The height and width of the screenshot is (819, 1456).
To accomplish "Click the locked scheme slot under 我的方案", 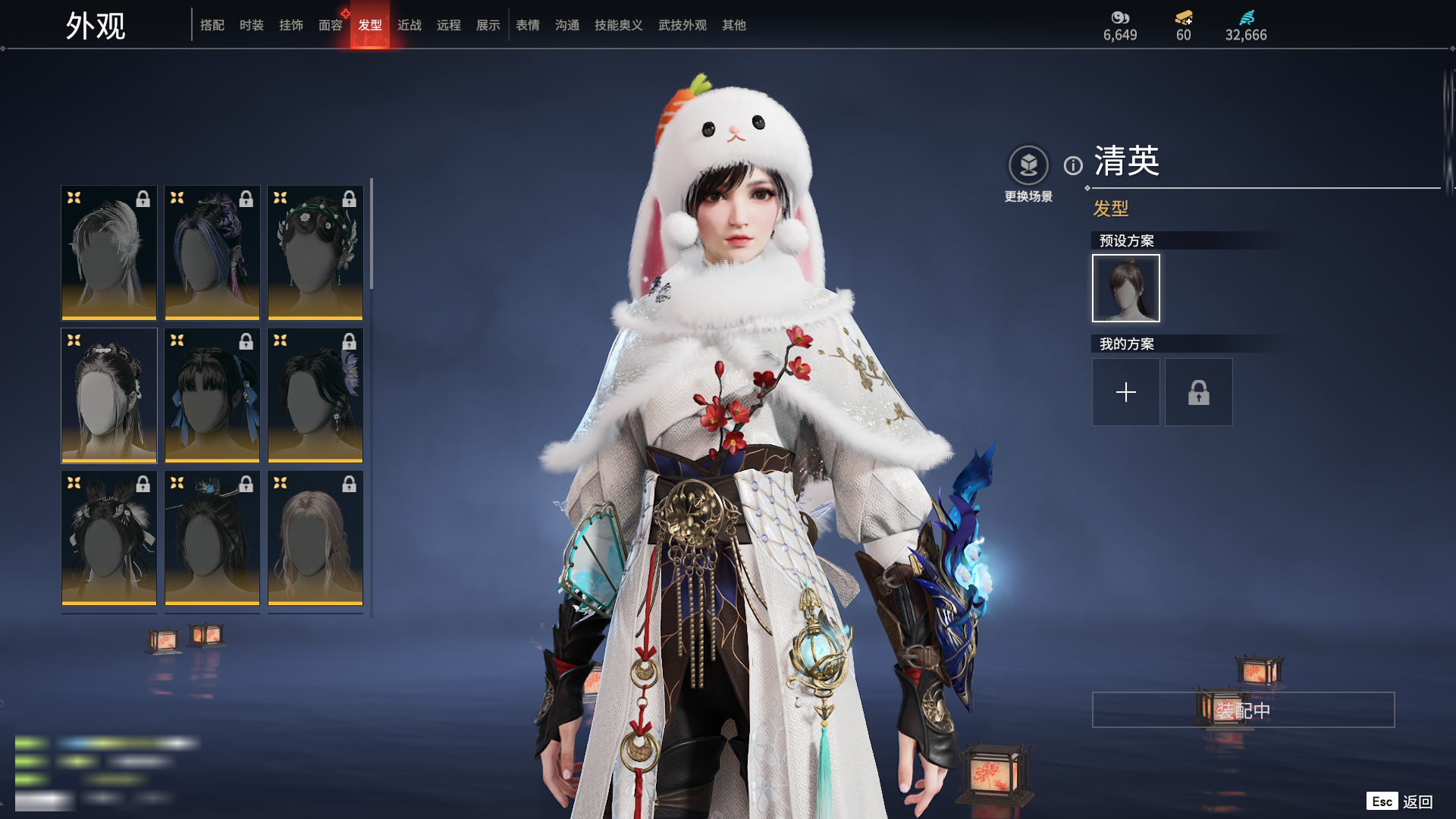I will 1199,392.
